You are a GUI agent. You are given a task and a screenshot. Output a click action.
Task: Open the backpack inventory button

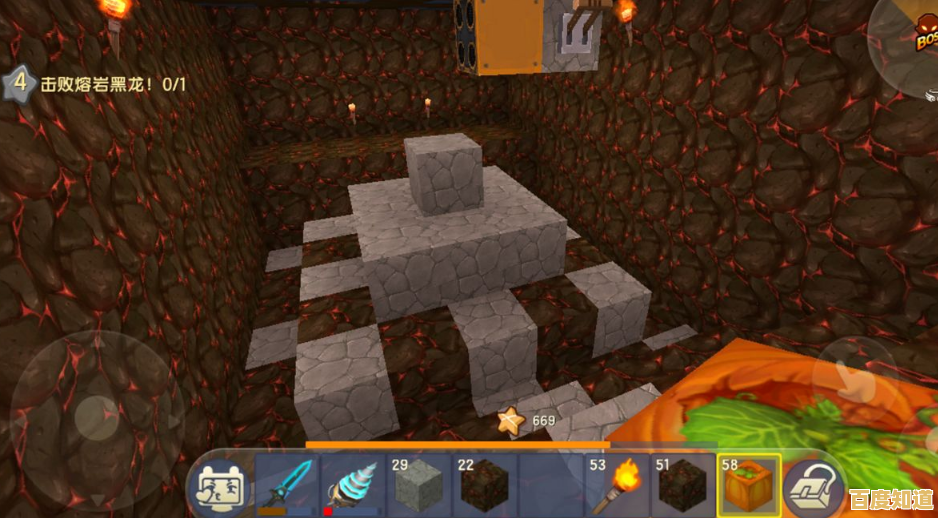click(x=812, y=487)
